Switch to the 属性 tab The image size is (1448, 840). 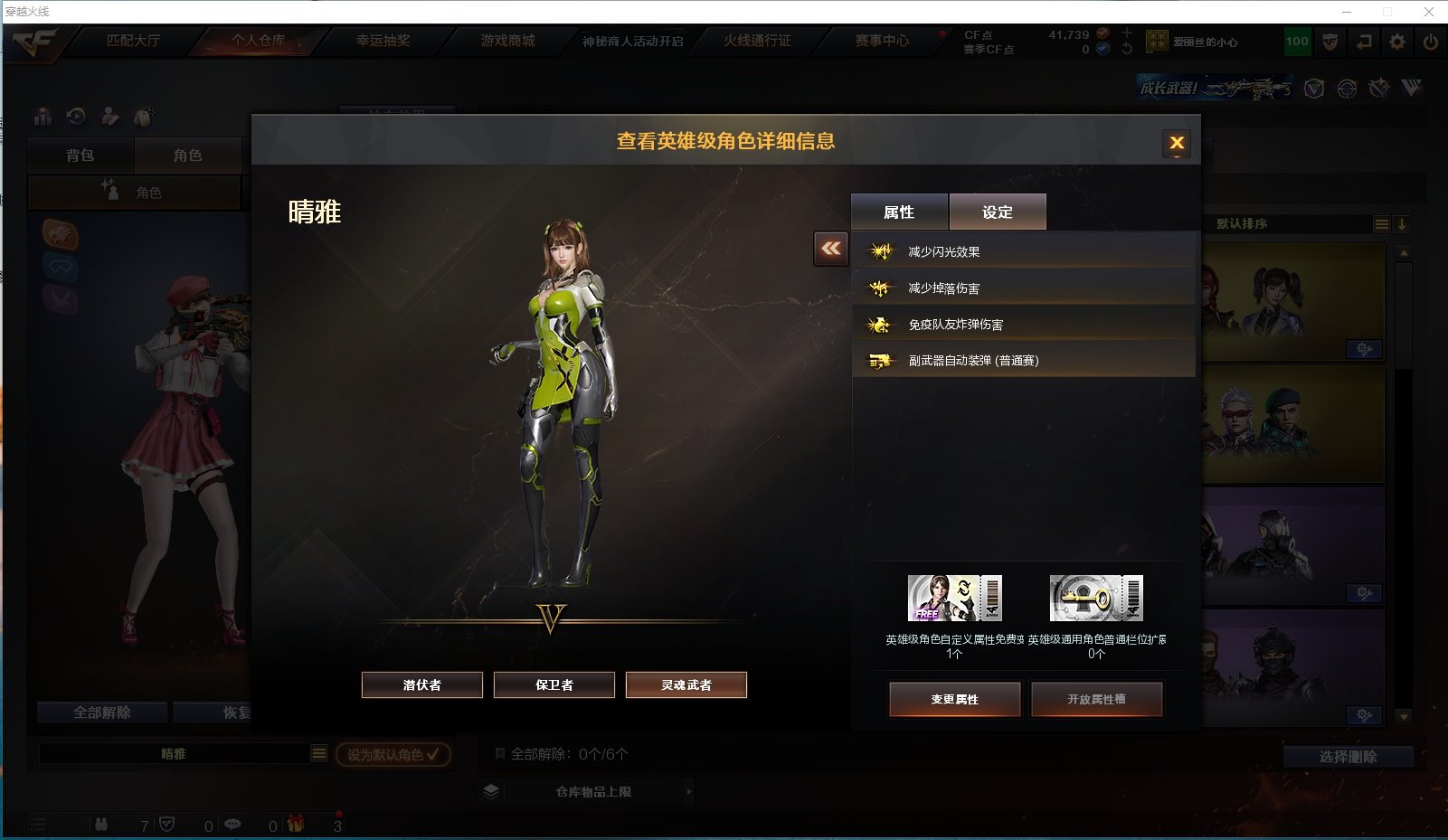coord(899,212)
